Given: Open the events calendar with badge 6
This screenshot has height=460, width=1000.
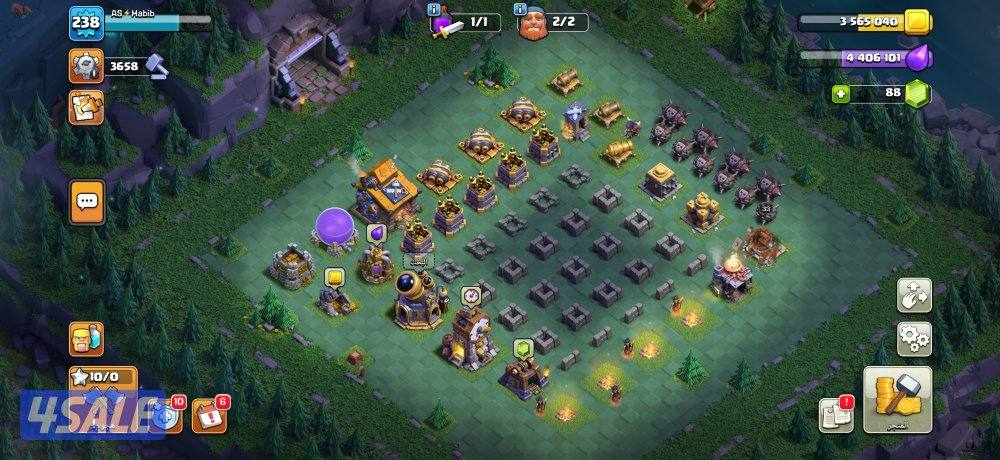Looking at the screenshot, I should tap(209, 414).
